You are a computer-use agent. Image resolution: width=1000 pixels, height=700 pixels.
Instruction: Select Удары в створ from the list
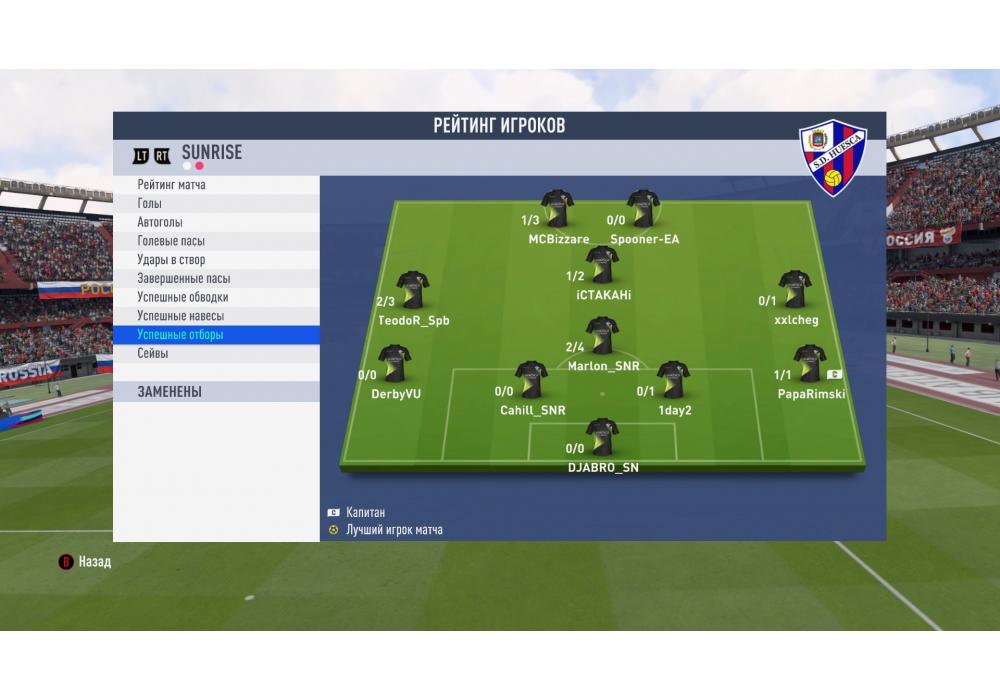point(216,260)
